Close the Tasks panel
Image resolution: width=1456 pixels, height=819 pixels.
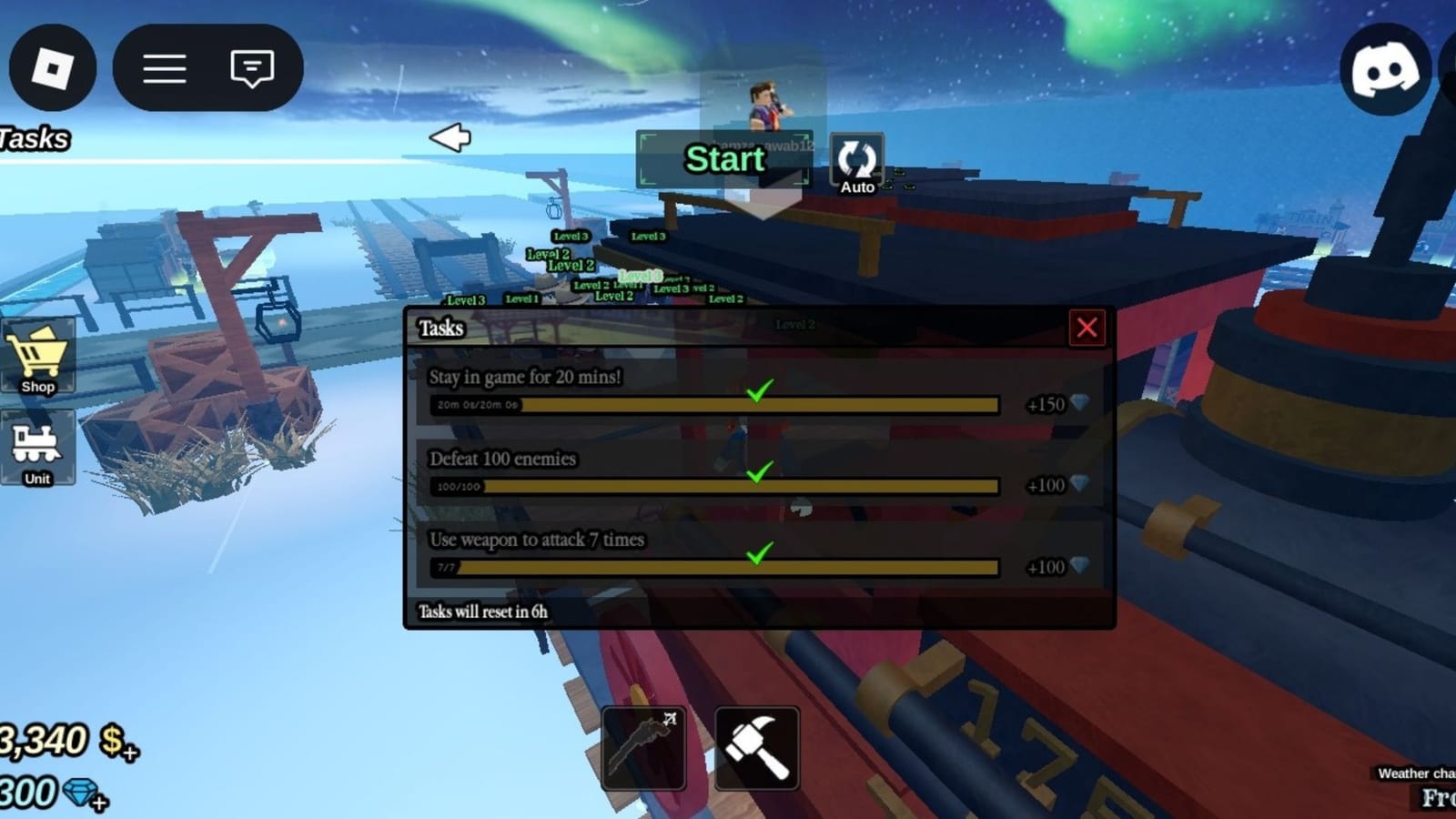tap(1087, 329)
